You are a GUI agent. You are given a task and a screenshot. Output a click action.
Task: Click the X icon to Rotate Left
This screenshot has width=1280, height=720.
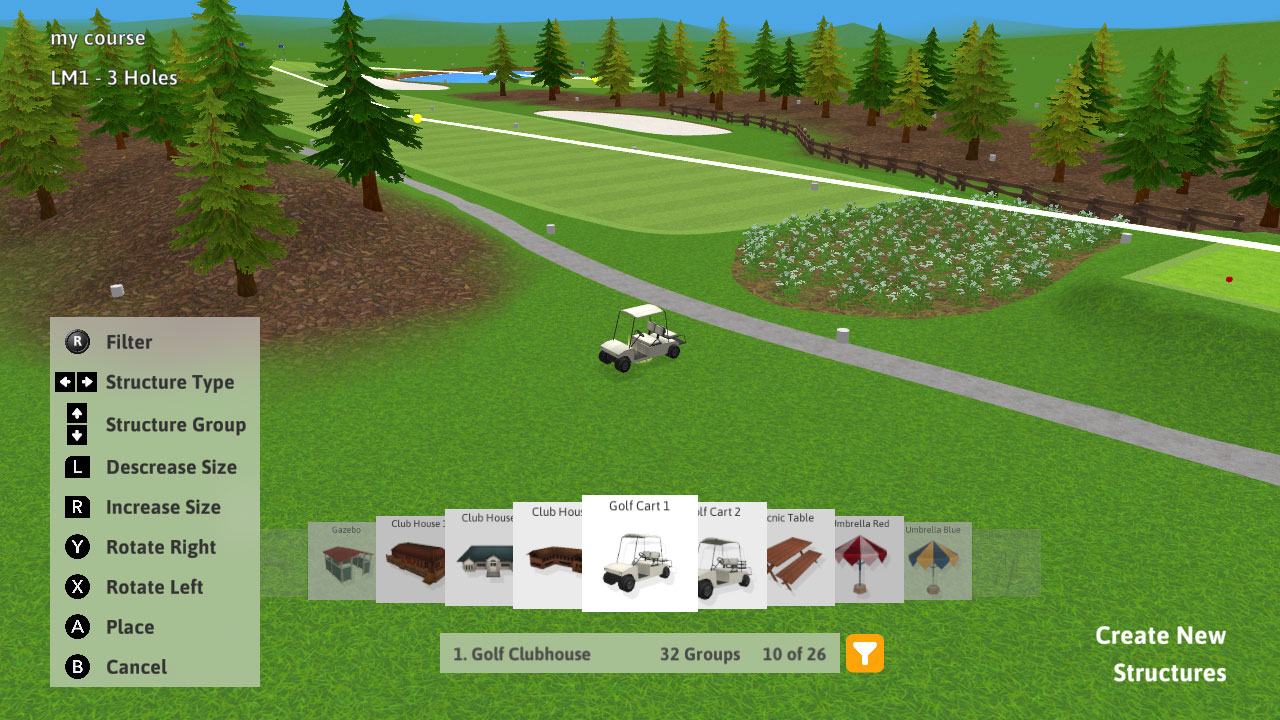tap(78, 587)
